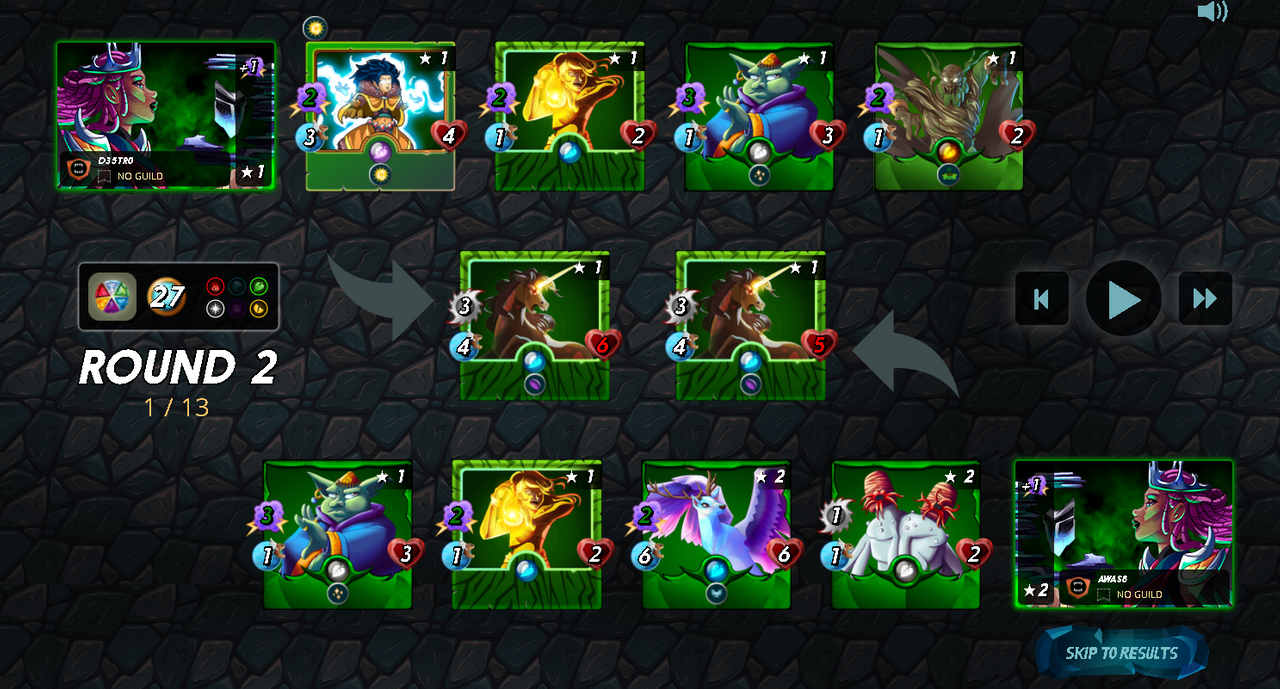
Task: Select the red-capped mushroom creature card
Action: coord(906,533)
